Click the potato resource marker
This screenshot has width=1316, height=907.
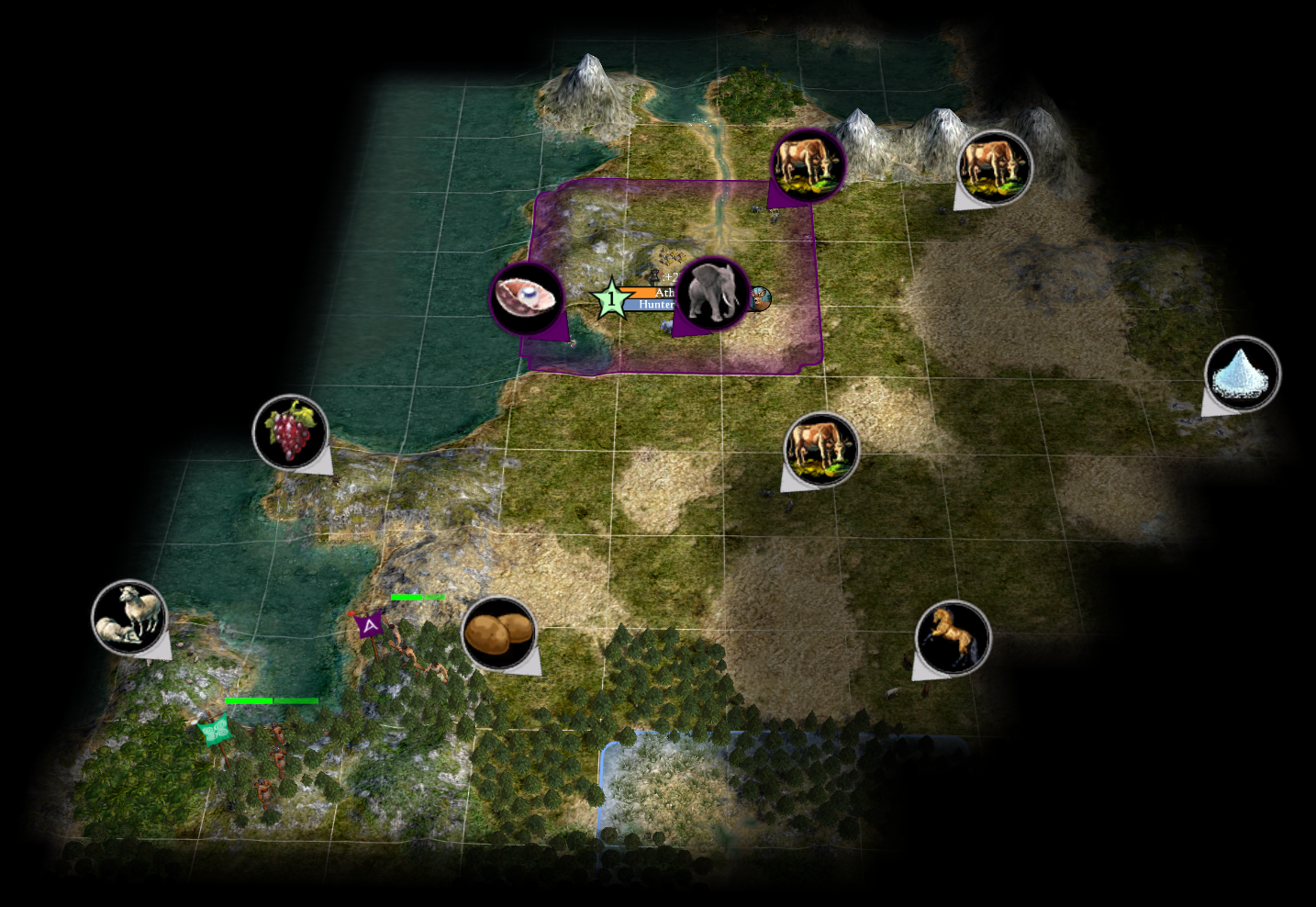pyautogui.click(x=498, y=633)
